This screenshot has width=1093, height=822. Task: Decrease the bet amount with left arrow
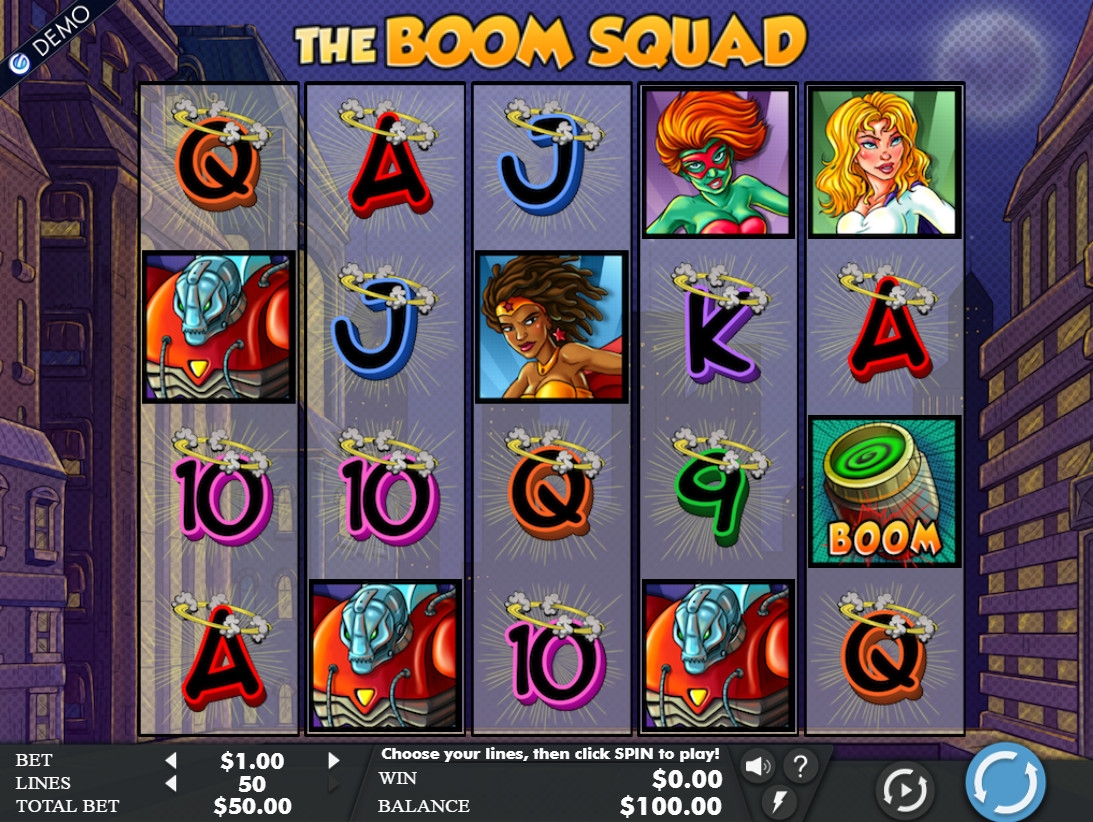[x=171, y=761]
